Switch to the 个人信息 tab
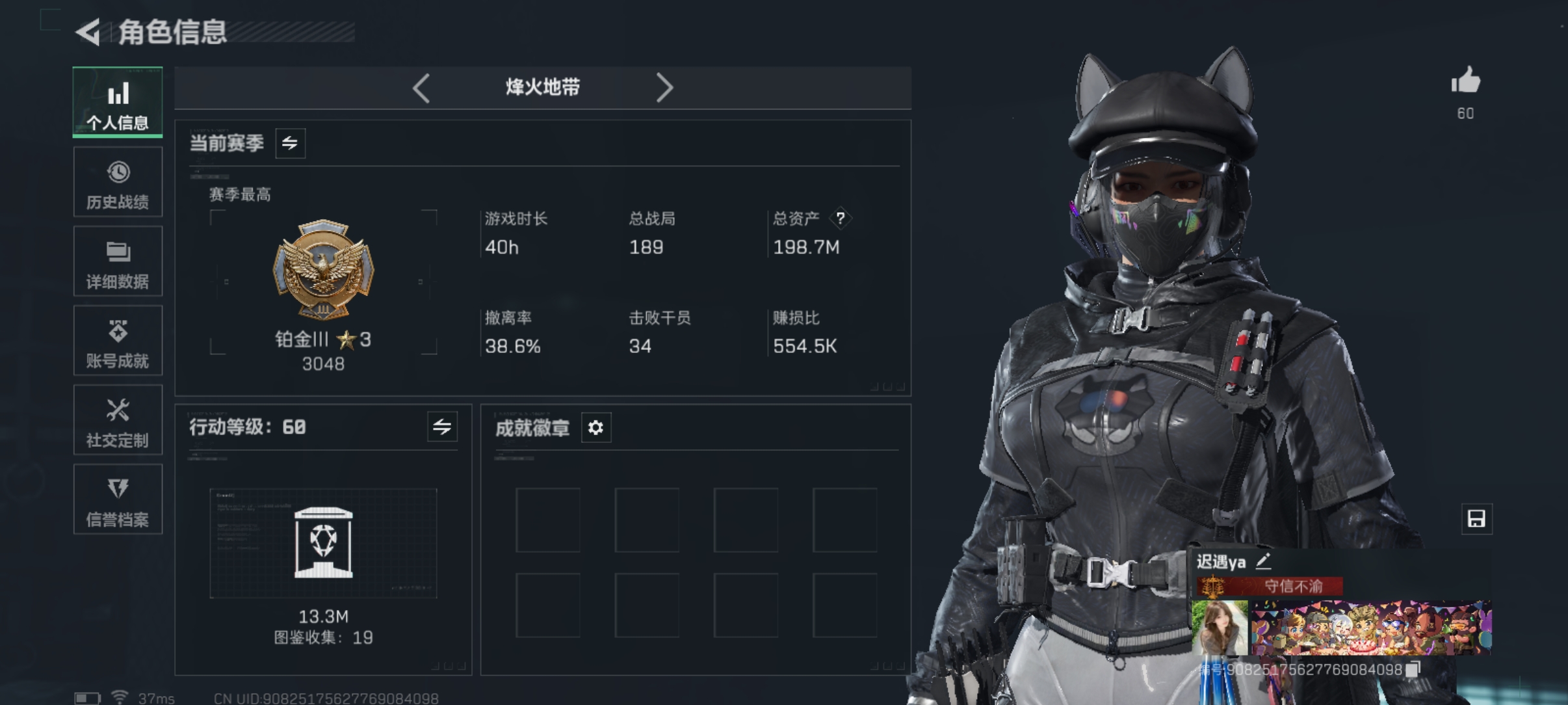The image size is (1568, 705). tap(118, 103)
